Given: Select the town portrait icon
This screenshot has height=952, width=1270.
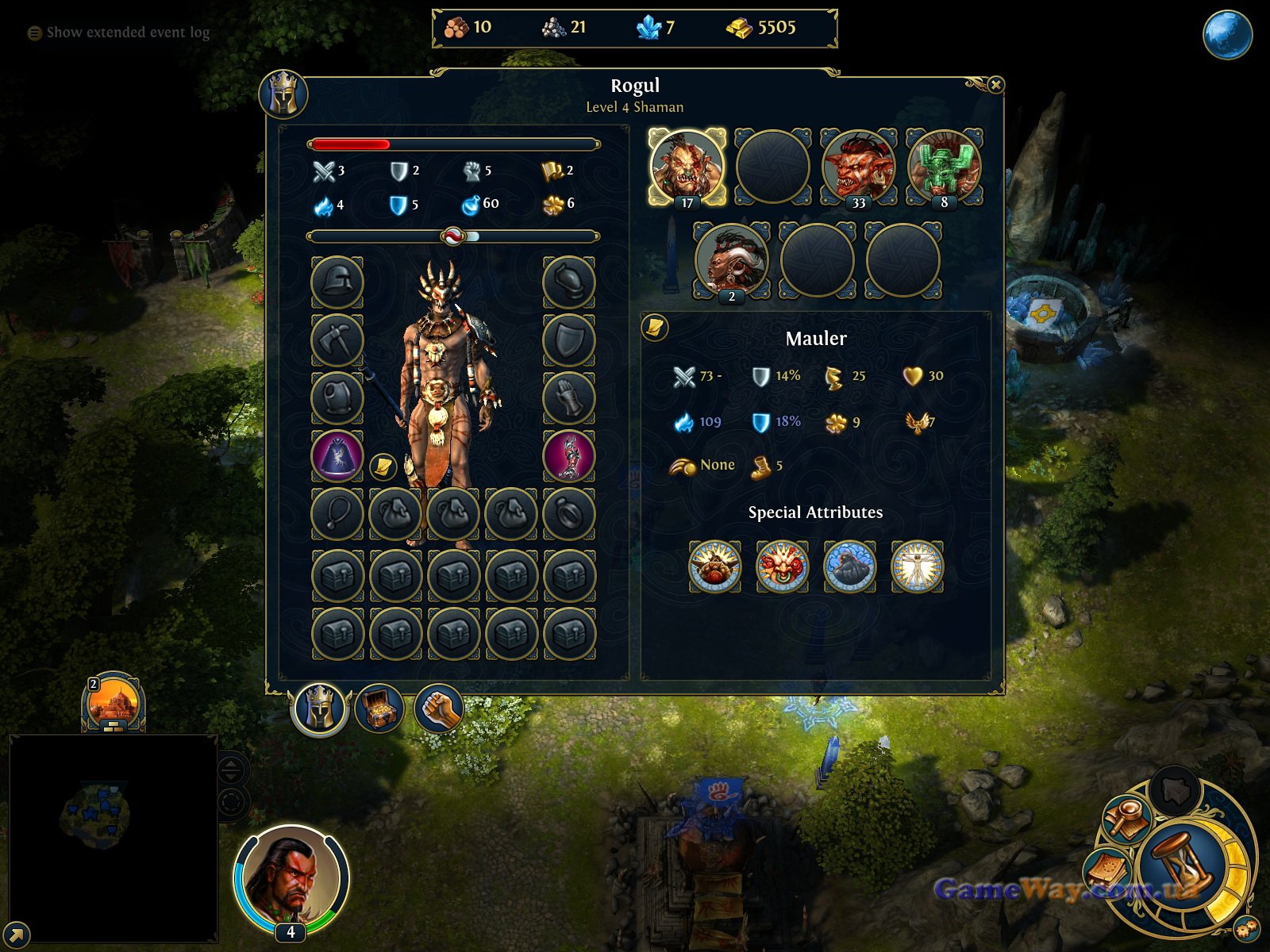Looking at the screenshot, I should pos(114,702).
